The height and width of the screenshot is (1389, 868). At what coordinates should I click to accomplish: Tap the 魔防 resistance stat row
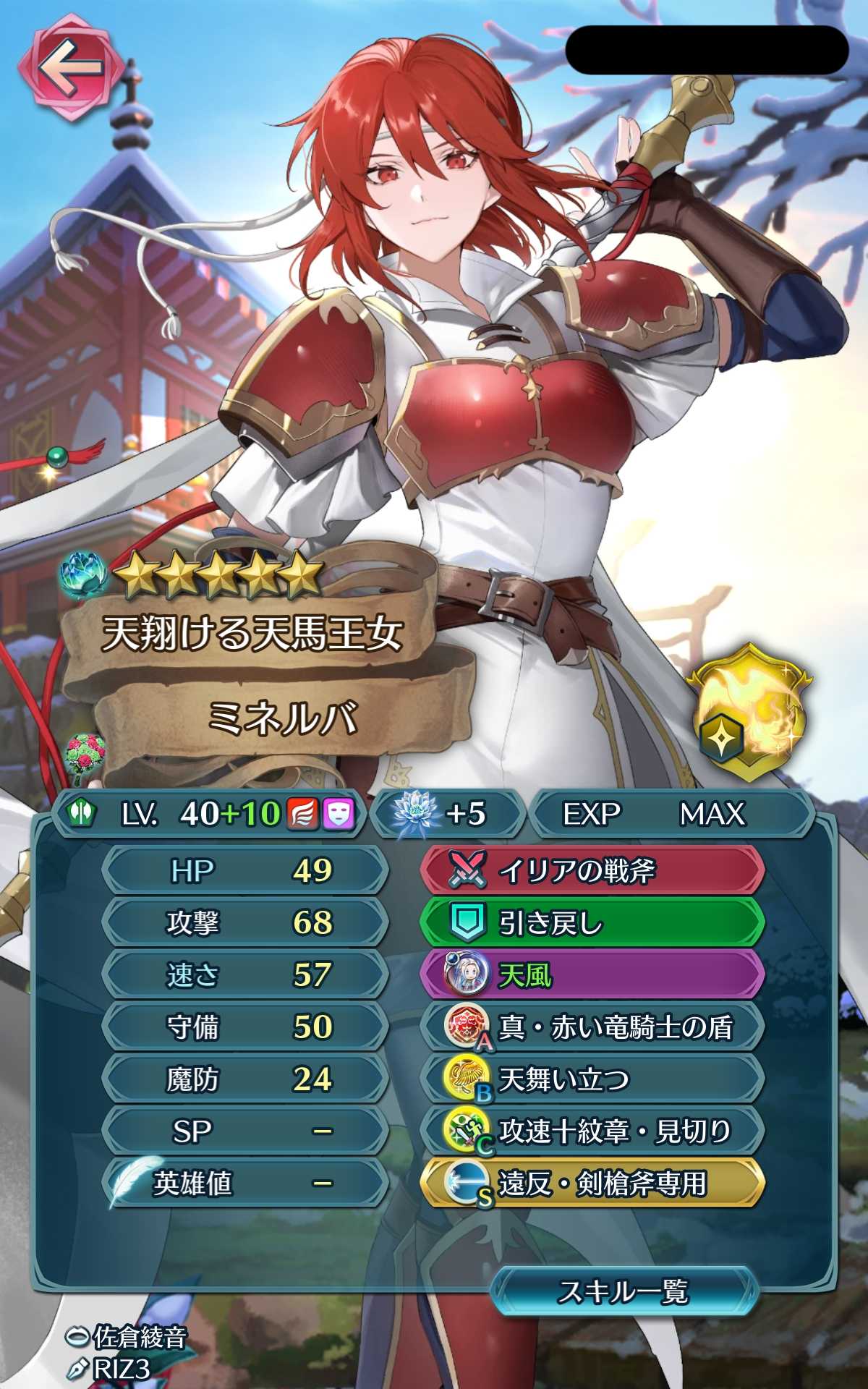coord(246,1079)
